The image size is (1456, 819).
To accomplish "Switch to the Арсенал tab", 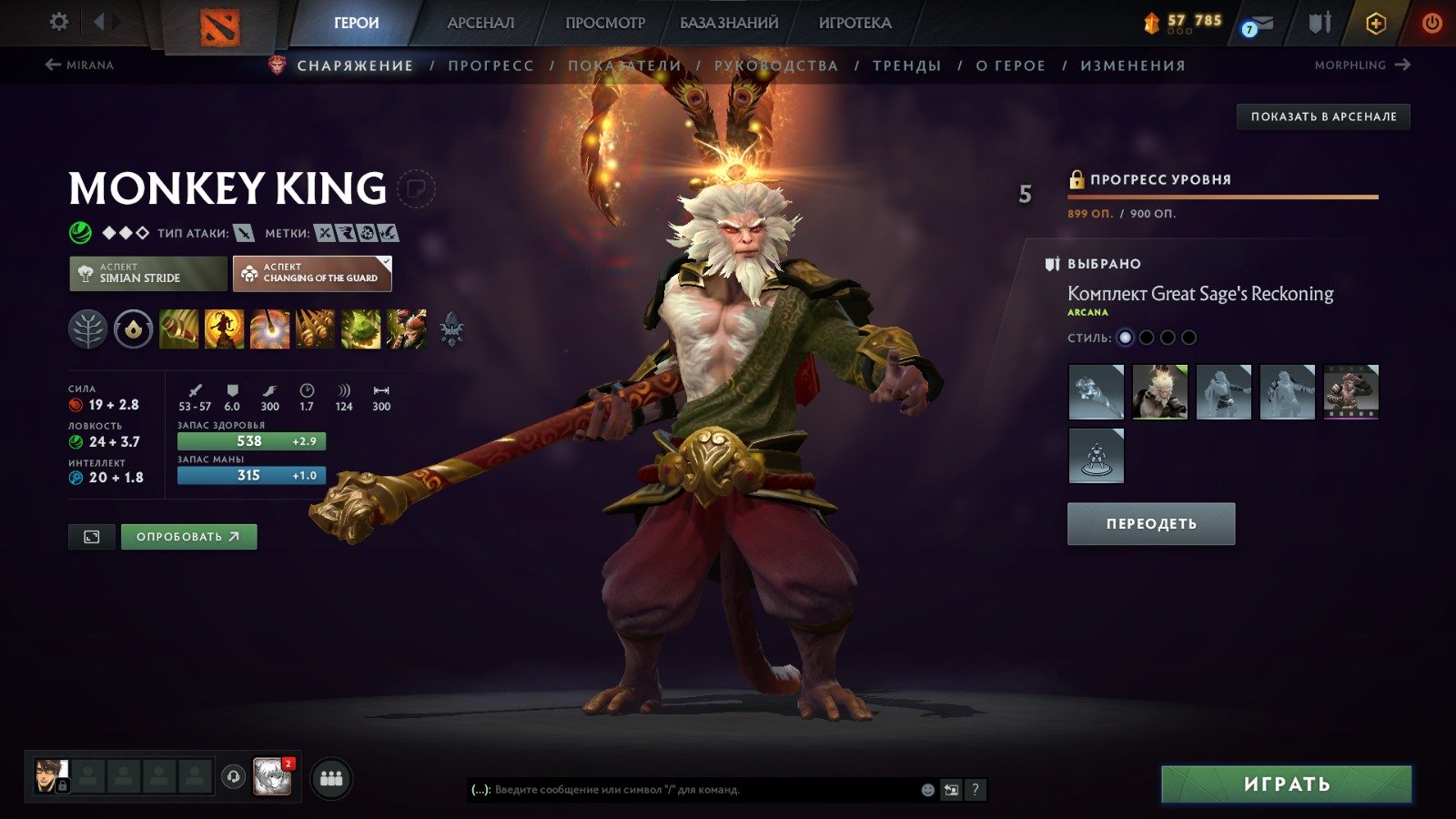I will pos(480,23).
